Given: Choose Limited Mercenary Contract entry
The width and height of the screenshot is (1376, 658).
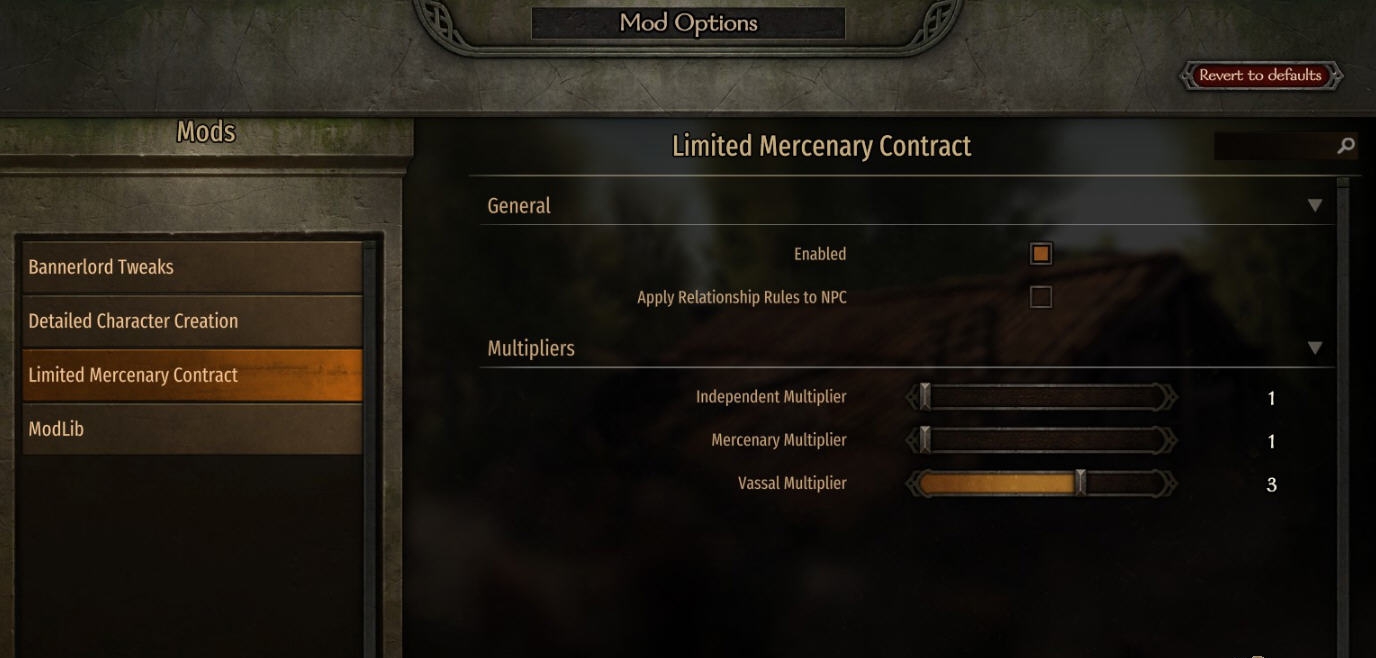Looking at the screenshot, I should [192, 375].
